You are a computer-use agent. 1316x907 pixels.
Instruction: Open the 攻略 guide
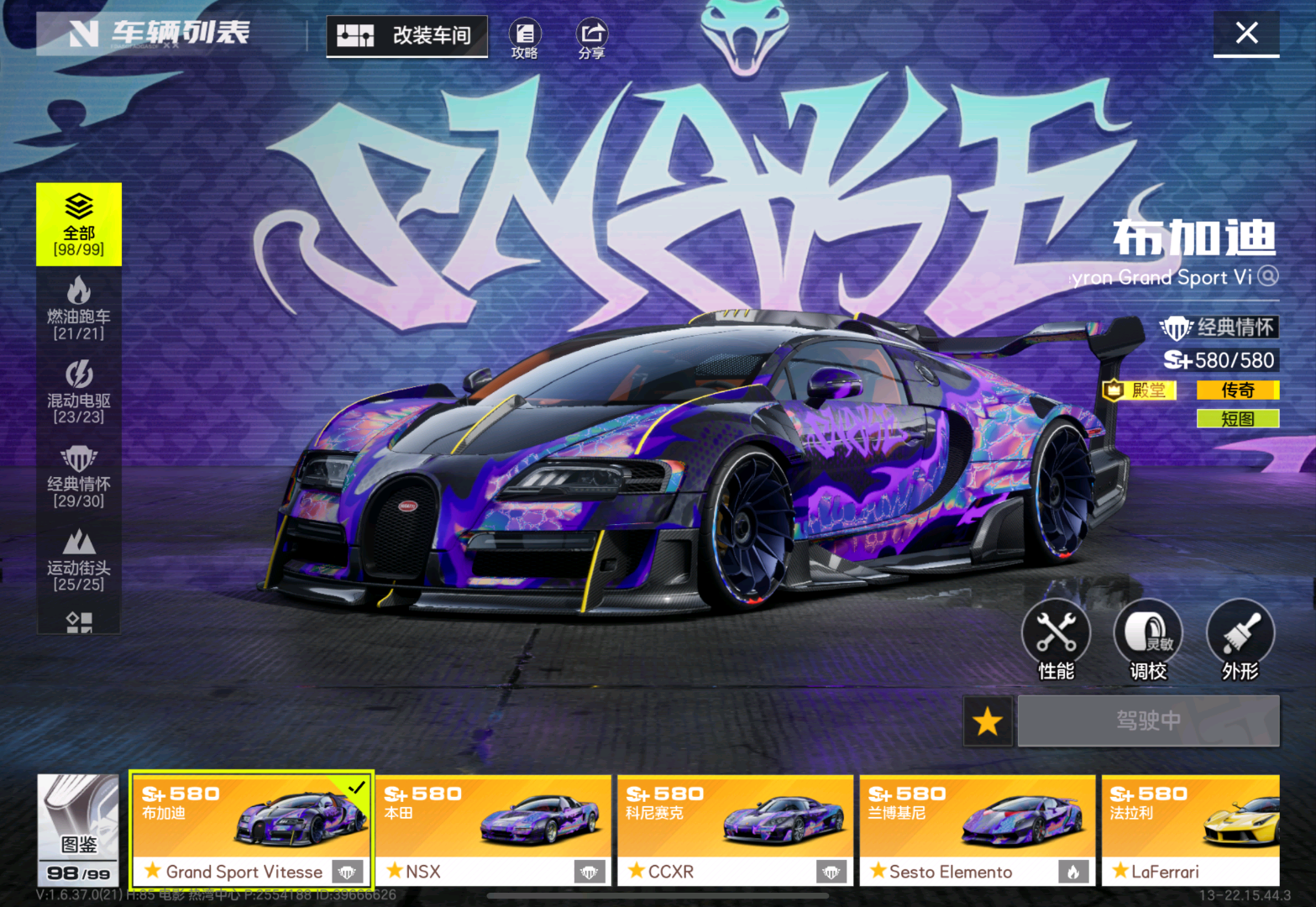click(x=525, y=39)
